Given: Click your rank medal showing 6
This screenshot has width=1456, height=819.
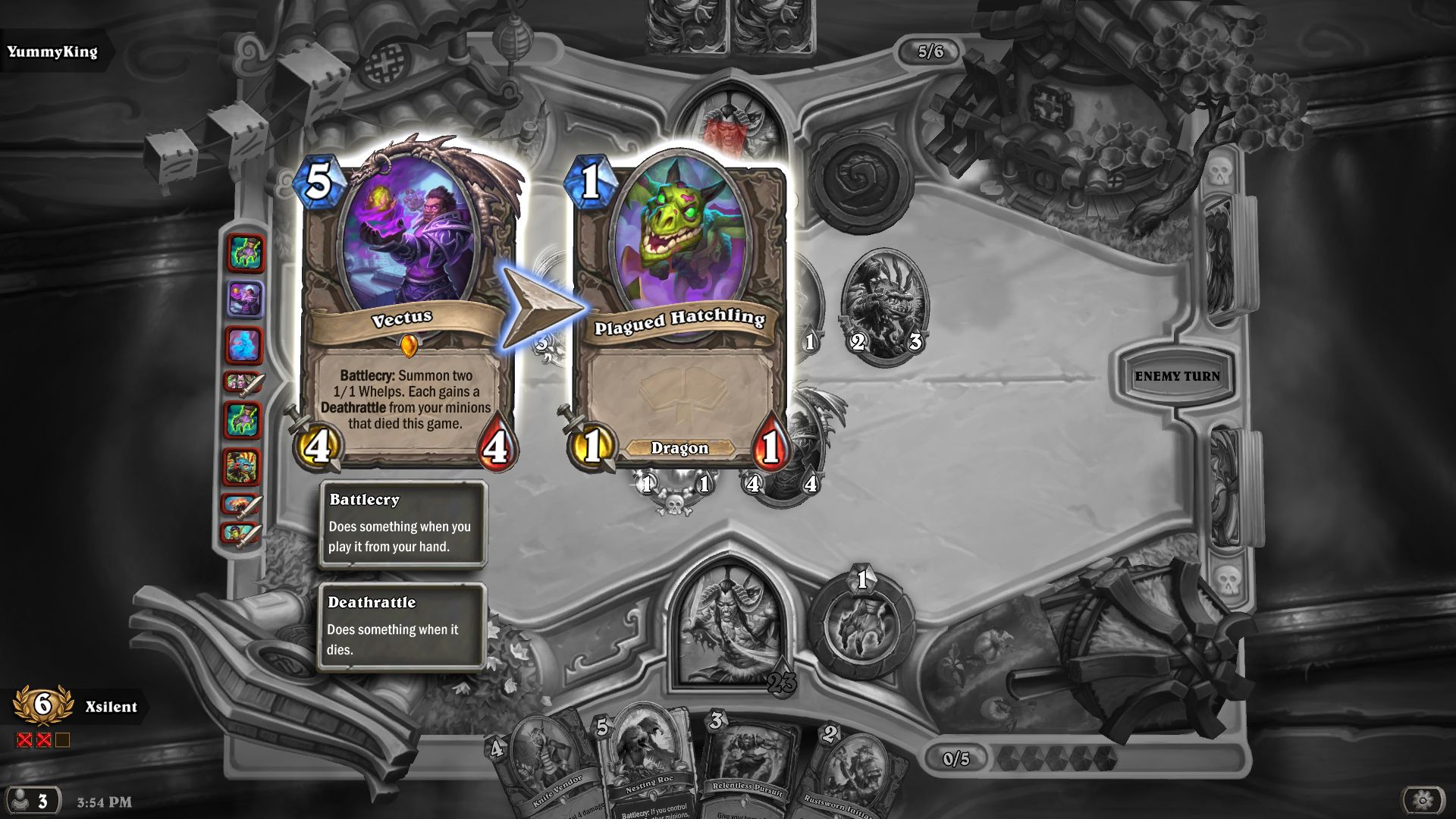Looking at the screenshot, I should pyautogui.click(x=42, y=706).
